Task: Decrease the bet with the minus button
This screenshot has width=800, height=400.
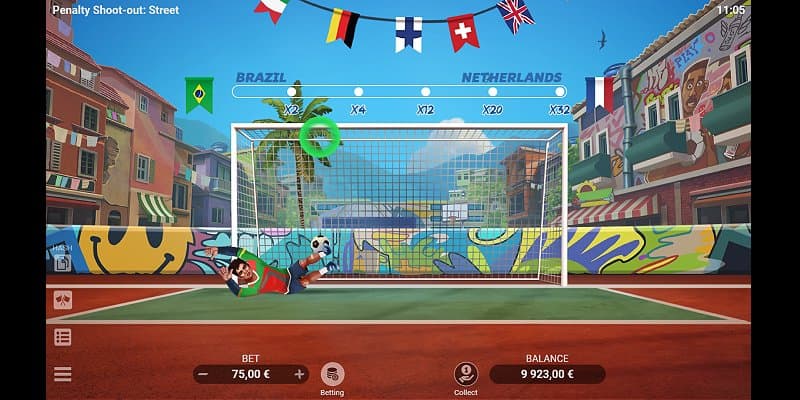Action: [204, 374]
